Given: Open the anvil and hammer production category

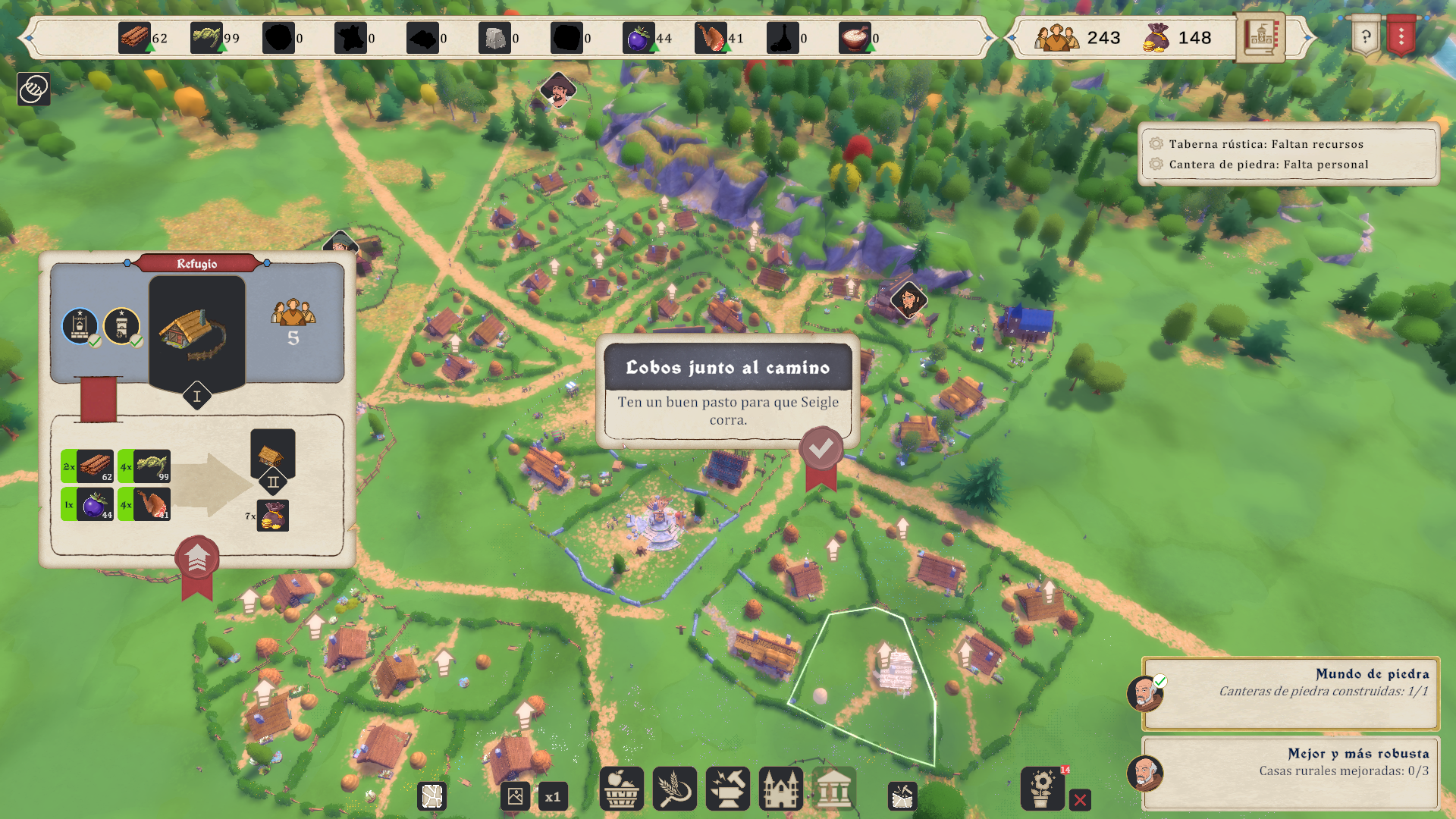Looking at the screenshot, I should [727, 789].
